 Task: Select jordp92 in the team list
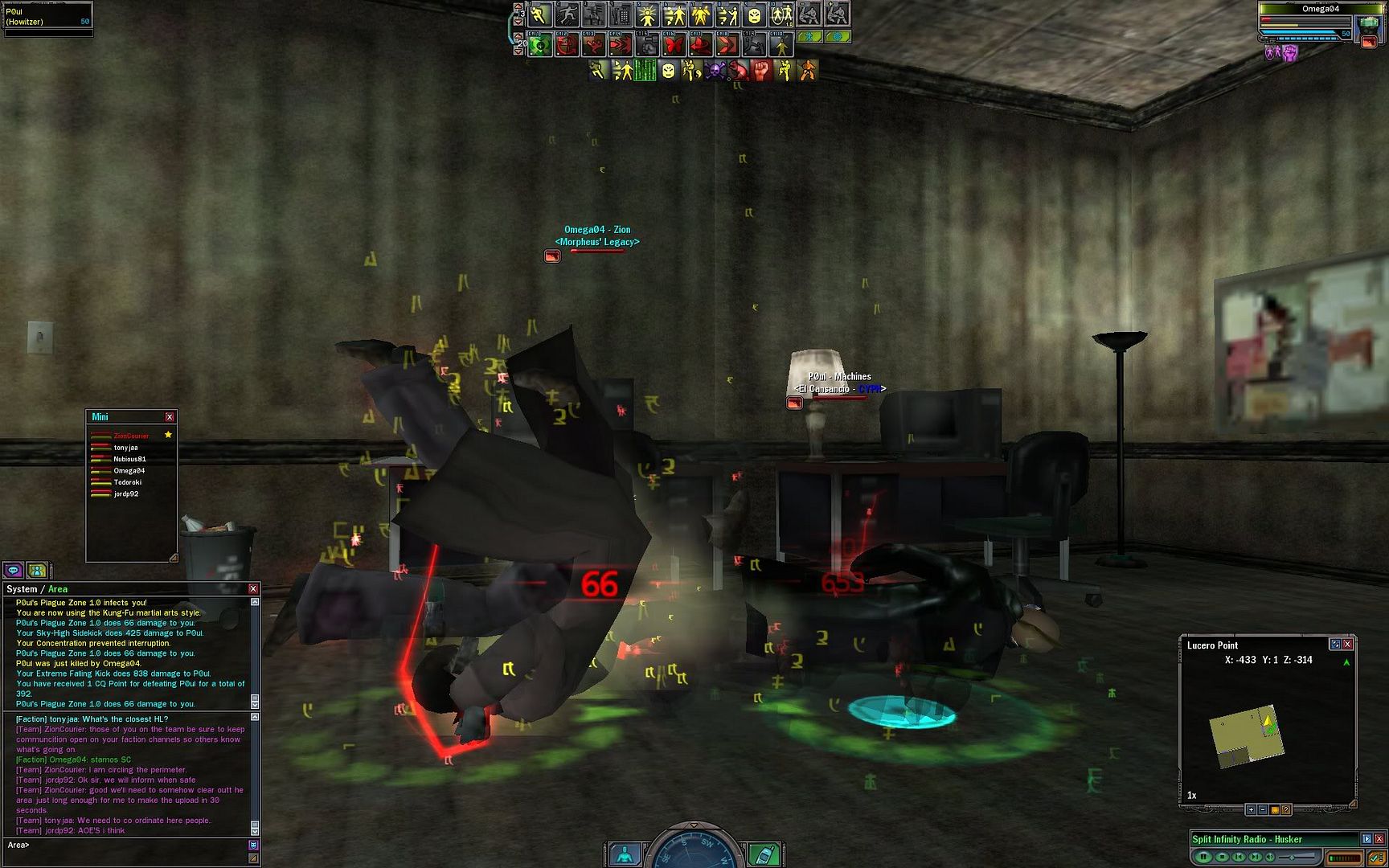coord(126,494)
